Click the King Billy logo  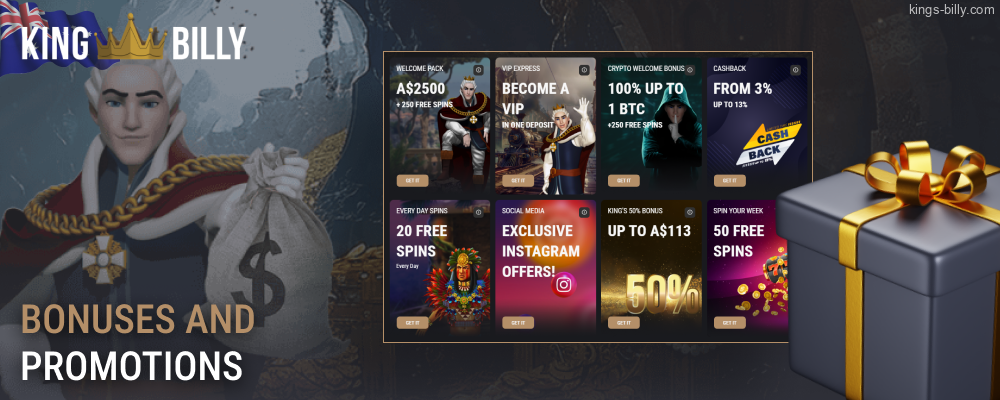tap(135, 42)
